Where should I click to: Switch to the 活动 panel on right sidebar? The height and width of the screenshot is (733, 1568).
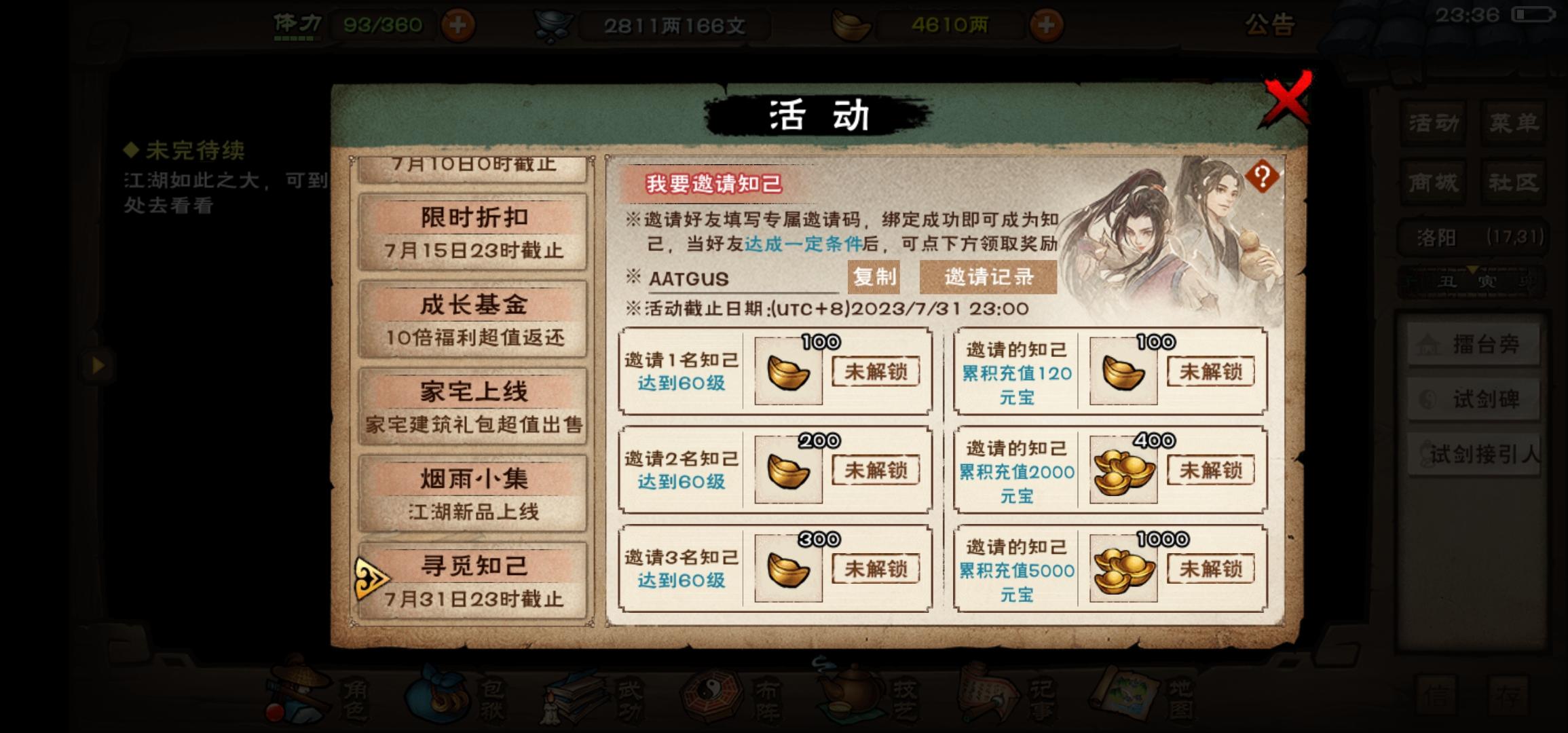click(x=1434, y=124)
